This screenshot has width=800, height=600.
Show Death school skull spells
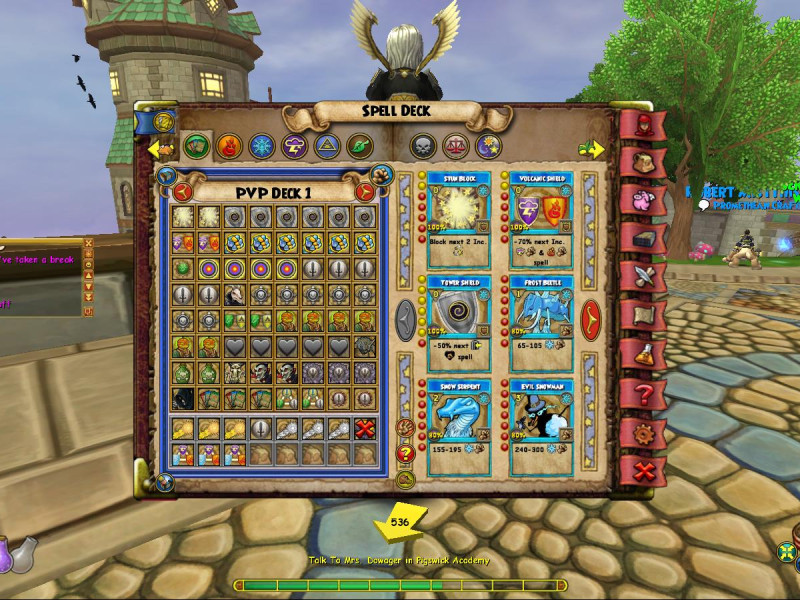[423, 146]
